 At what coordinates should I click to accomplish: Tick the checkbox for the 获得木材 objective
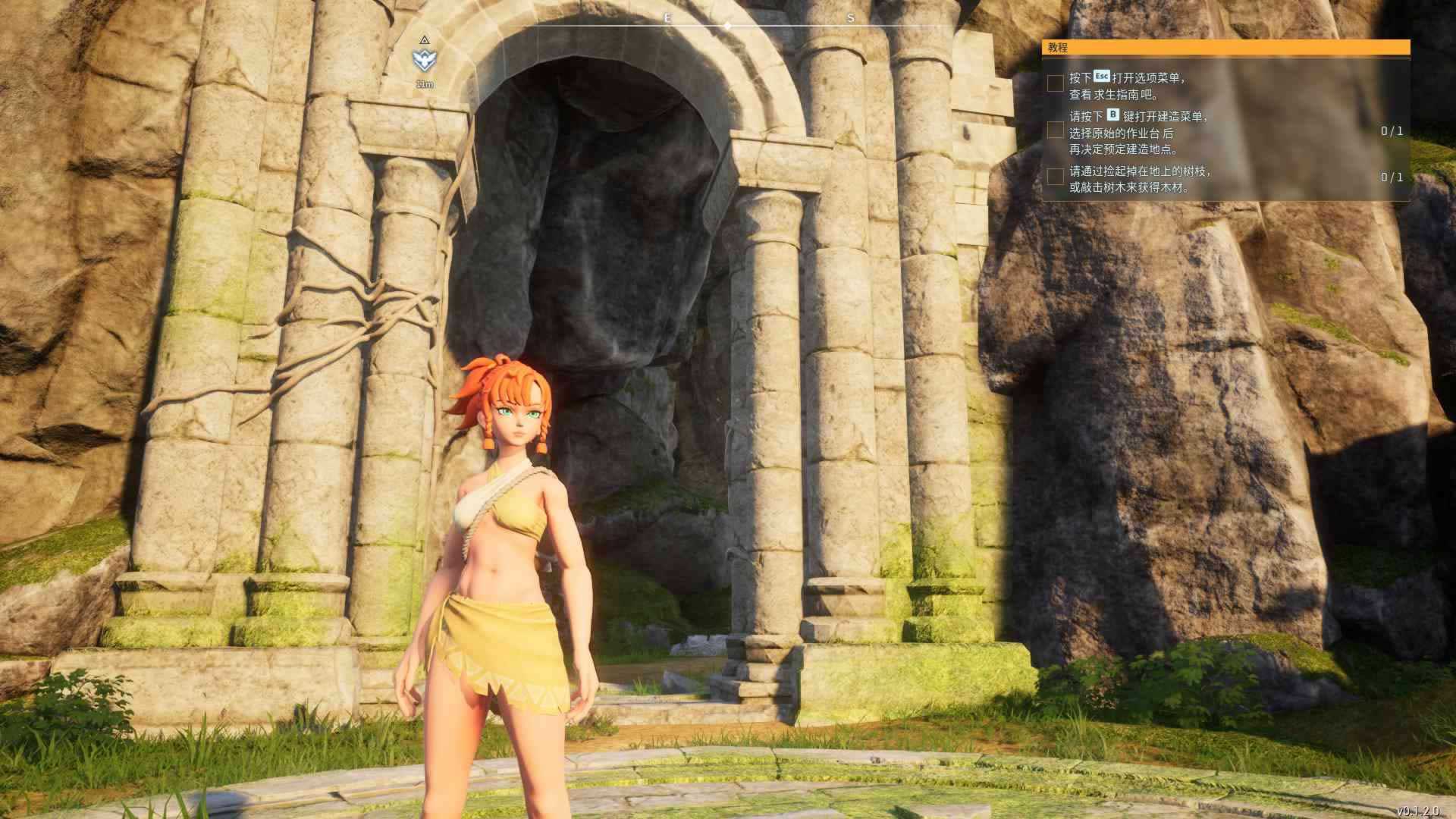(1055, 177)
